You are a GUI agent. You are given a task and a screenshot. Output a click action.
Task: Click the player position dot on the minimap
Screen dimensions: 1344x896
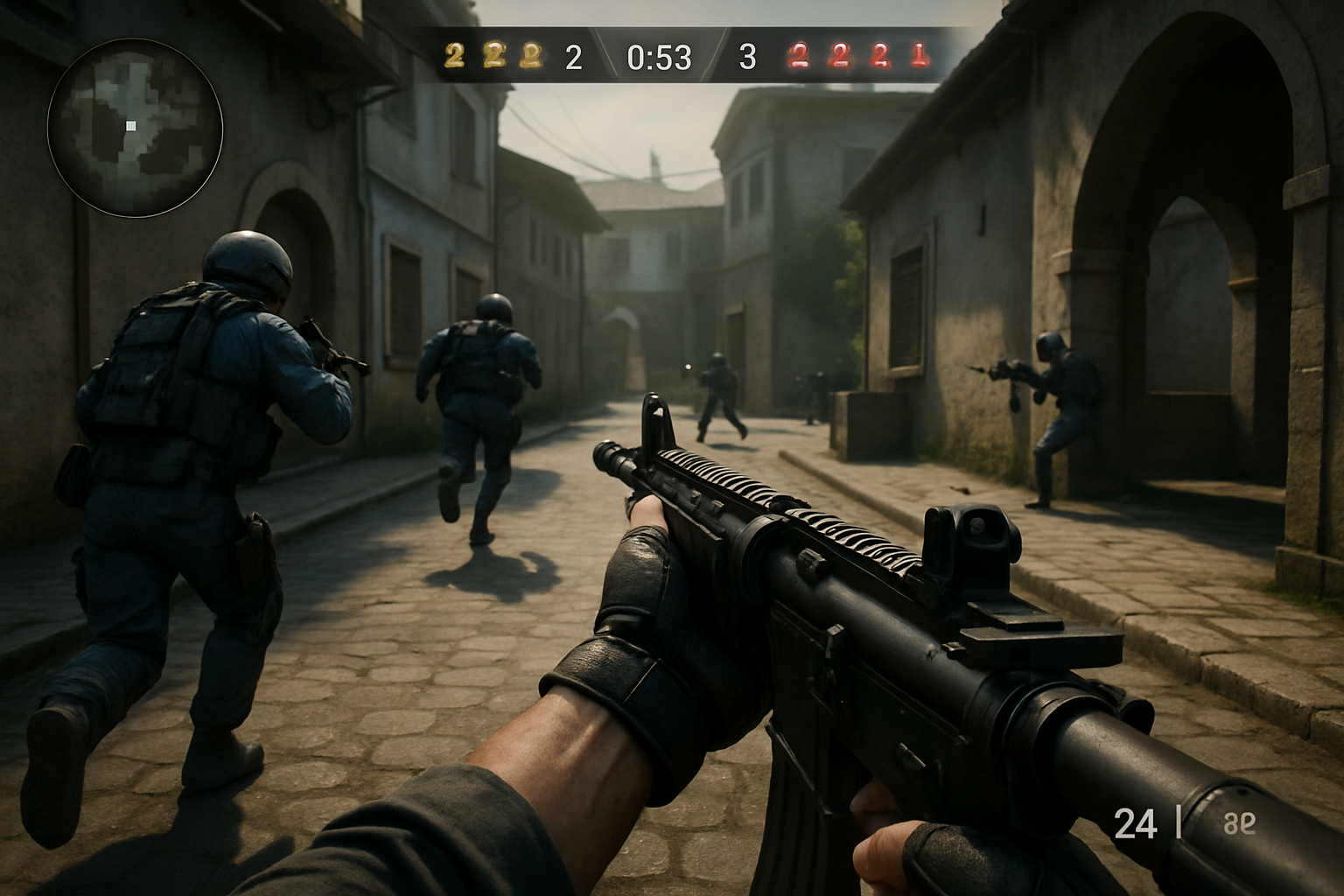point(130,127)
